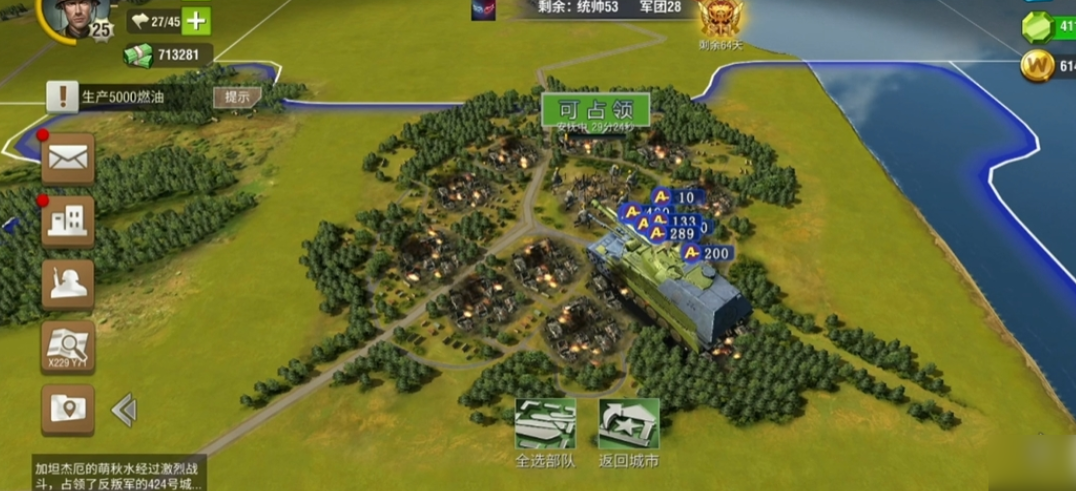This screenshot has width=1076, height=491.
Task: Open the green gem currency
Action: click(1040, 27)
